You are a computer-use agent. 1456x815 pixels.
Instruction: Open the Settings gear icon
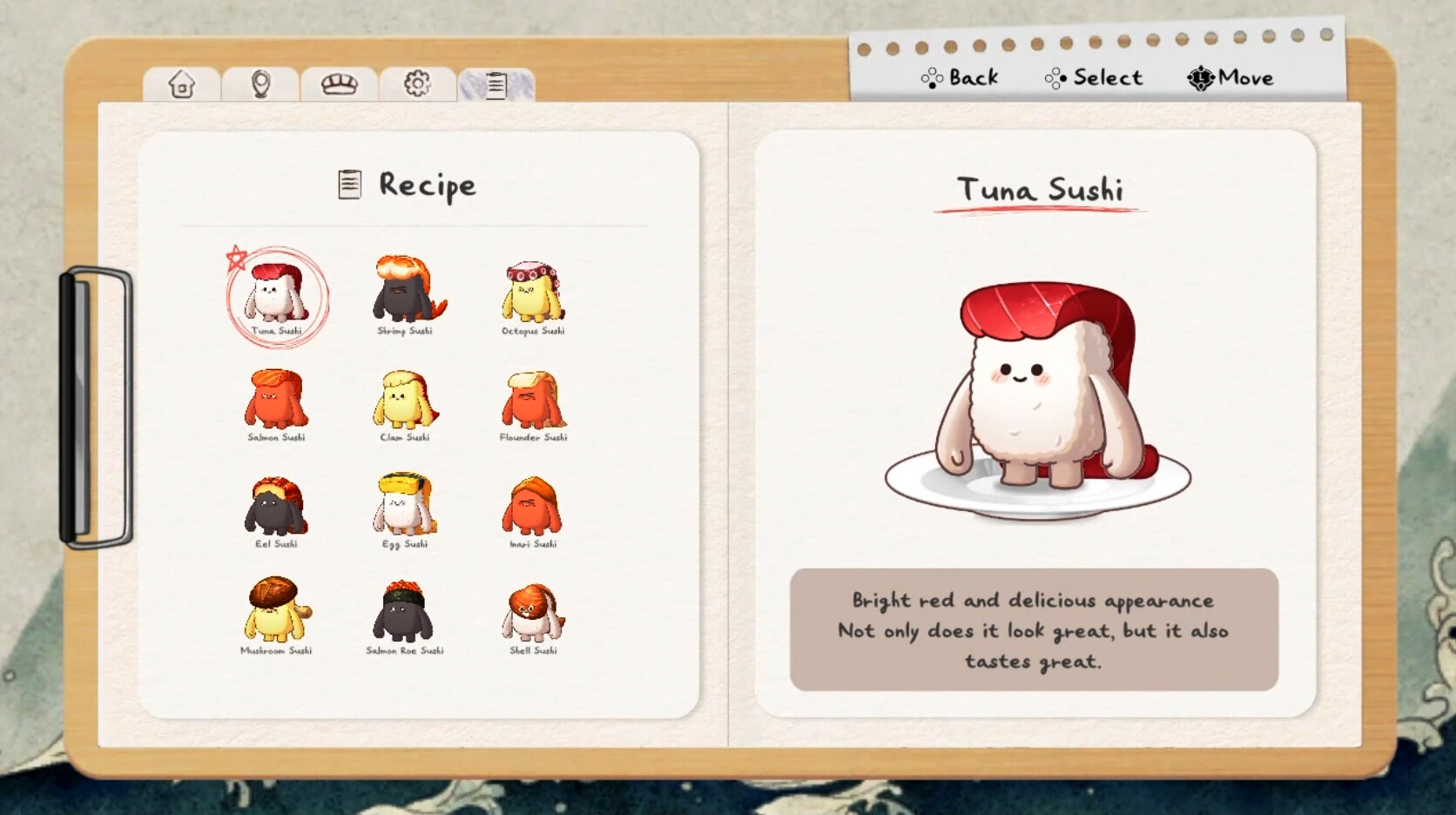[x=416, y=82]
